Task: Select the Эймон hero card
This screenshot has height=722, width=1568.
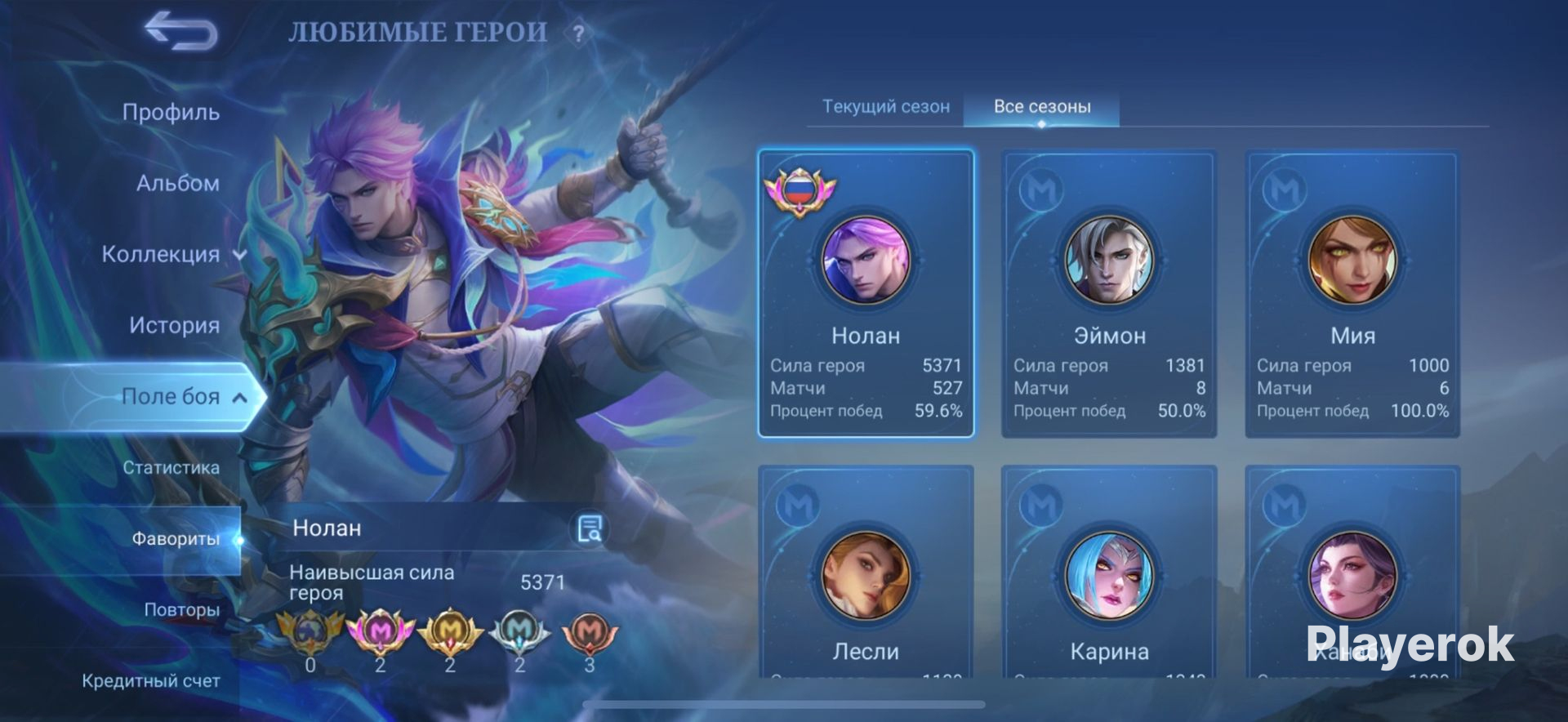Action: 1109,294
